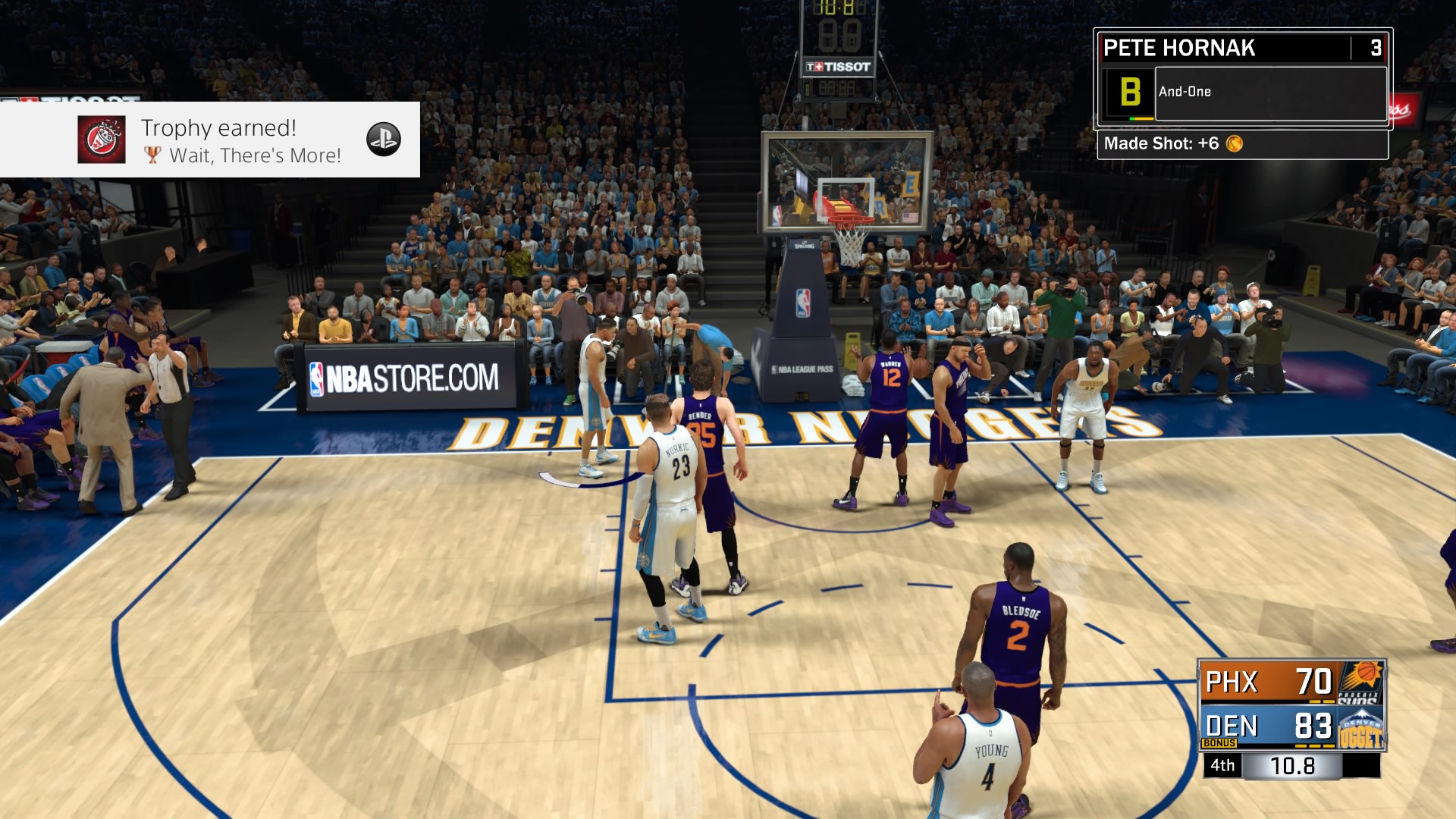
Task: Select the teammate grade B box
Action: (1129, 93)
